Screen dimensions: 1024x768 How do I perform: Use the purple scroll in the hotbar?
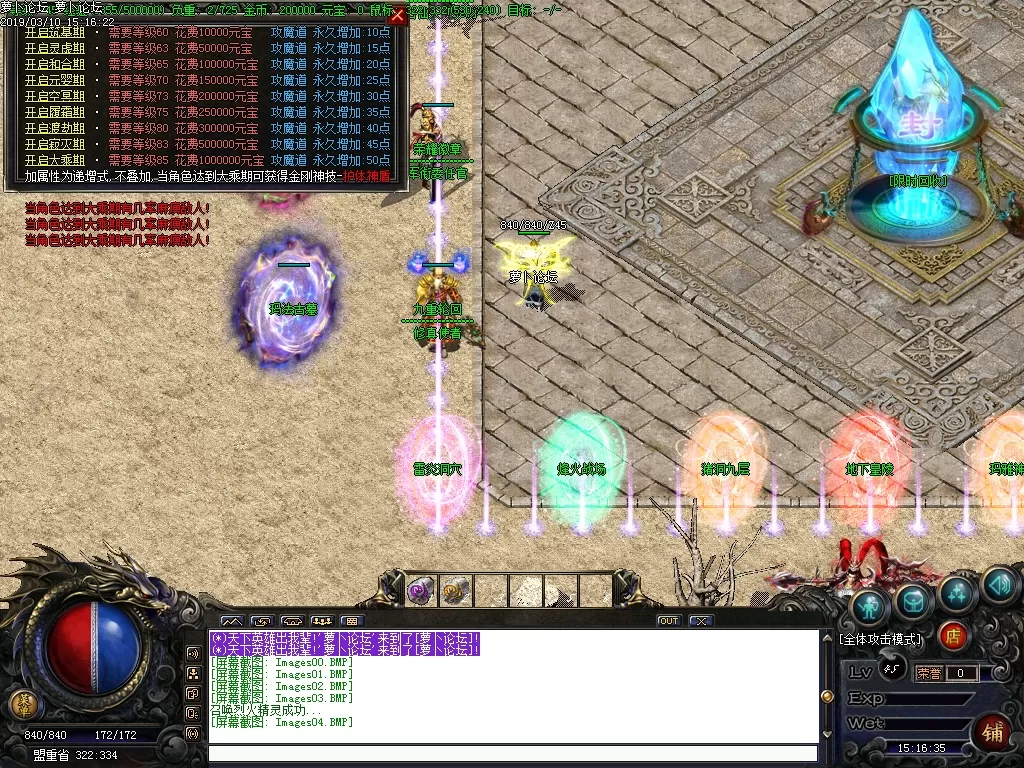coord(421,589)
